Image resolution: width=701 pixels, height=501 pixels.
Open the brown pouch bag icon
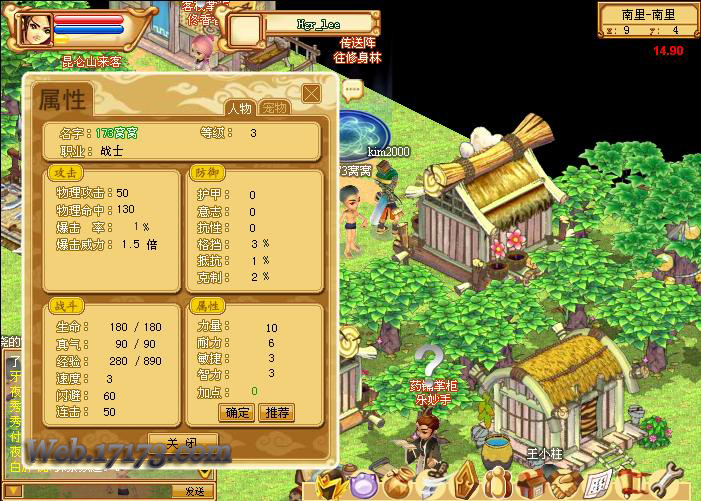396,487
